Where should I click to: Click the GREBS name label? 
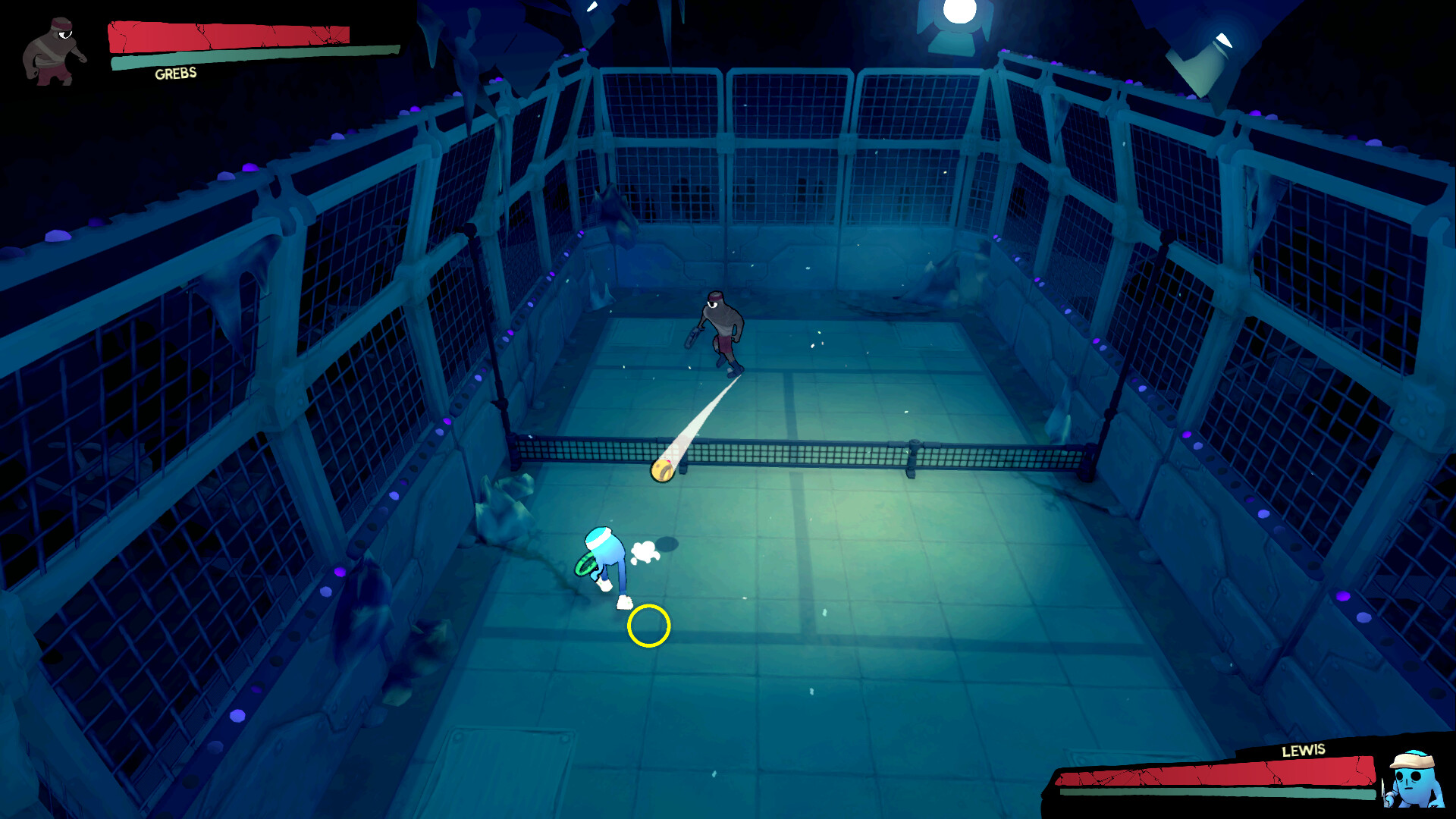point(174,74)
